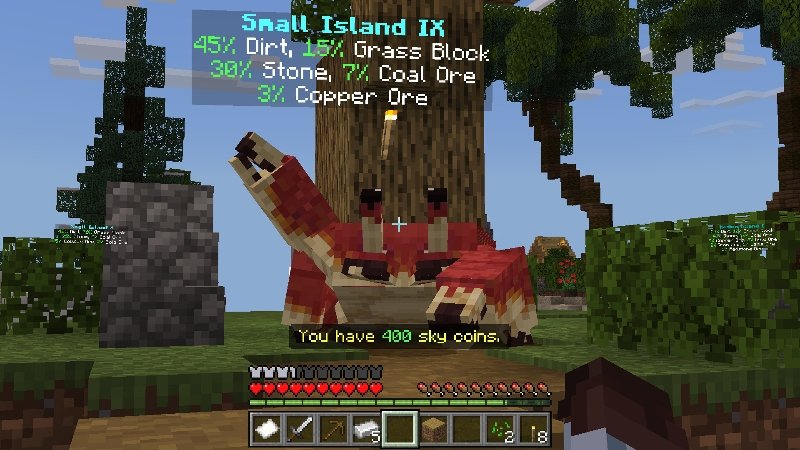Select the paper map hotbar slot
Screen dimensions: 800x450
pos(268,428)
